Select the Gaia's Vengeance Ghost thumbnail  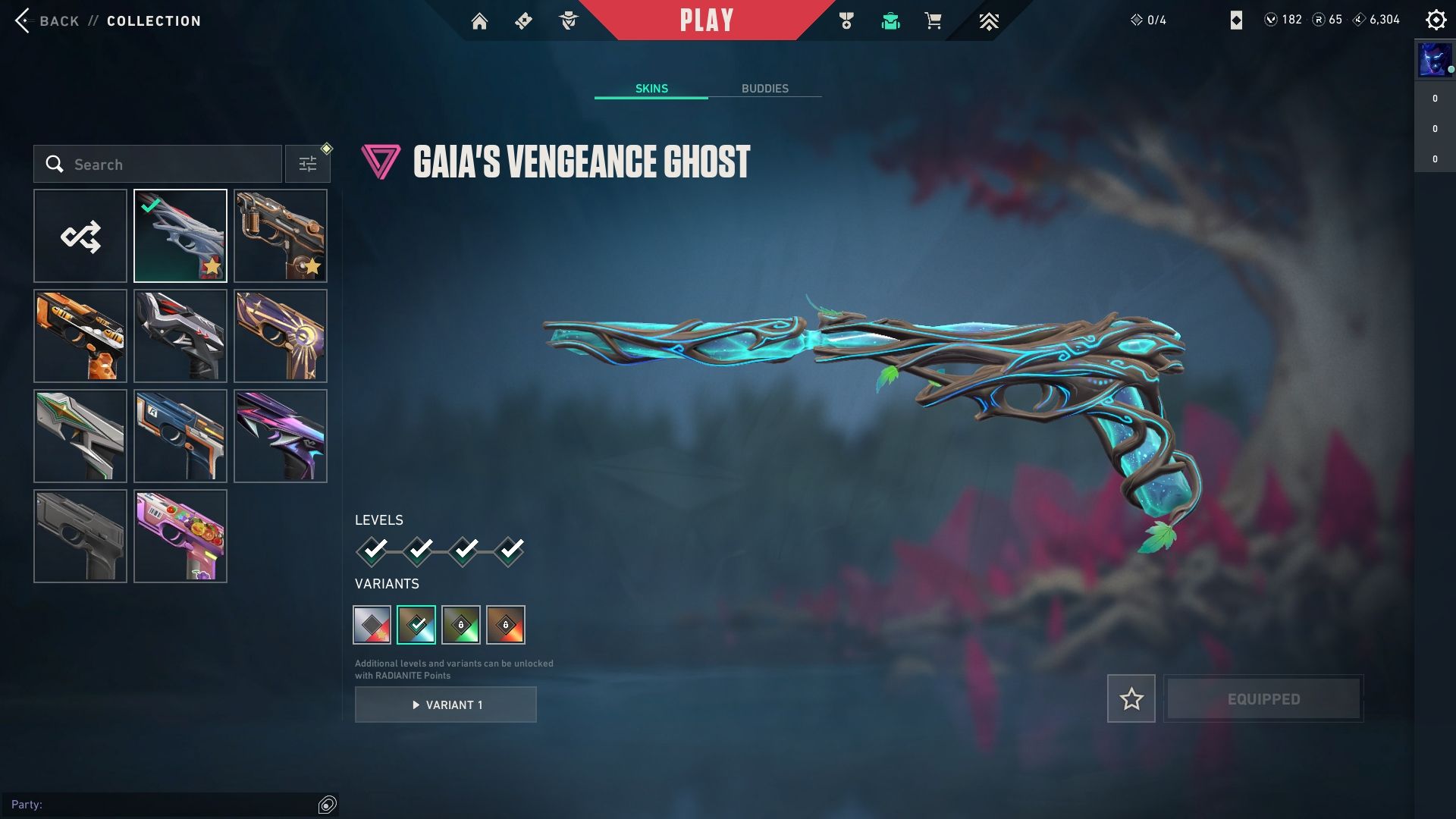pyautogui.click(x=180, y=236)
